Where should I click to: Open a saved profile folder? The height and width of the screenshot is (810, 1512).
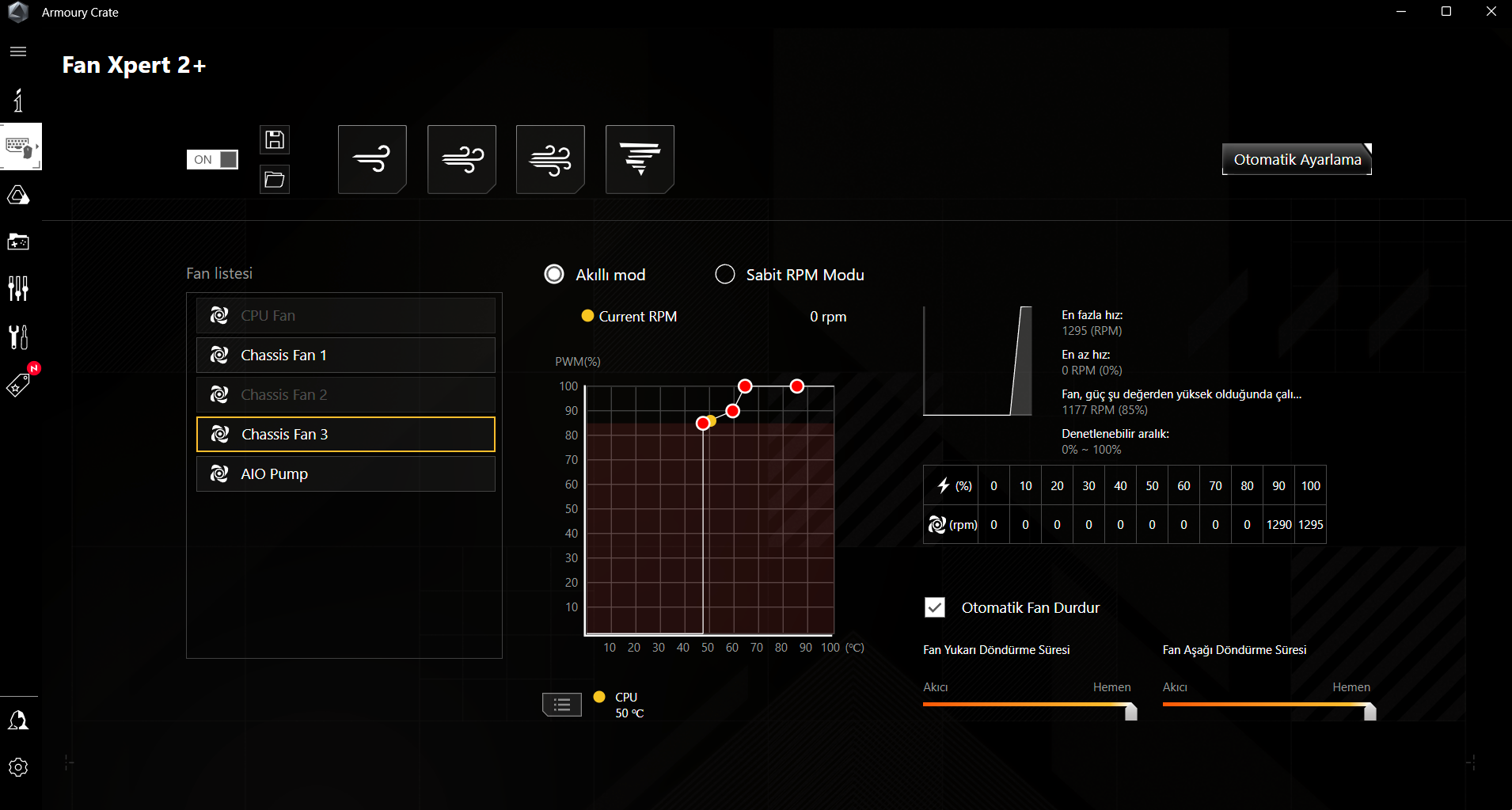click(x=275, y=180)
